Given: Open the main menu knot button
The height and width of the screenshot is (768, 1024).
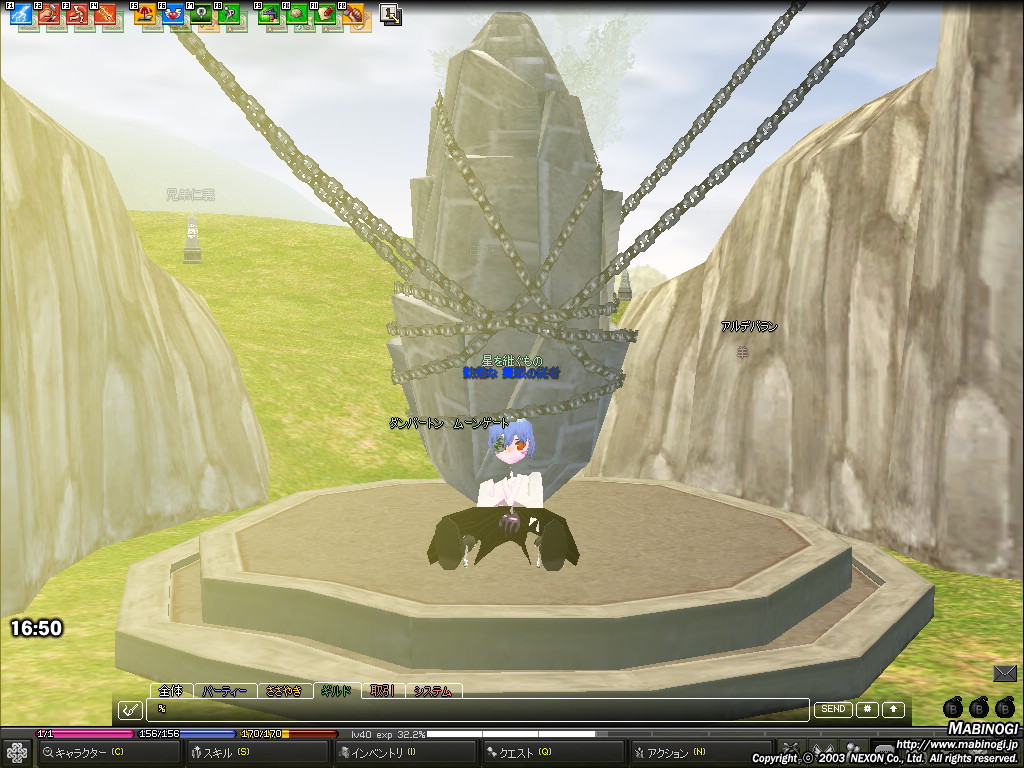Looking at the screenshot, I should pyautogui.click(x=16, y=752).
